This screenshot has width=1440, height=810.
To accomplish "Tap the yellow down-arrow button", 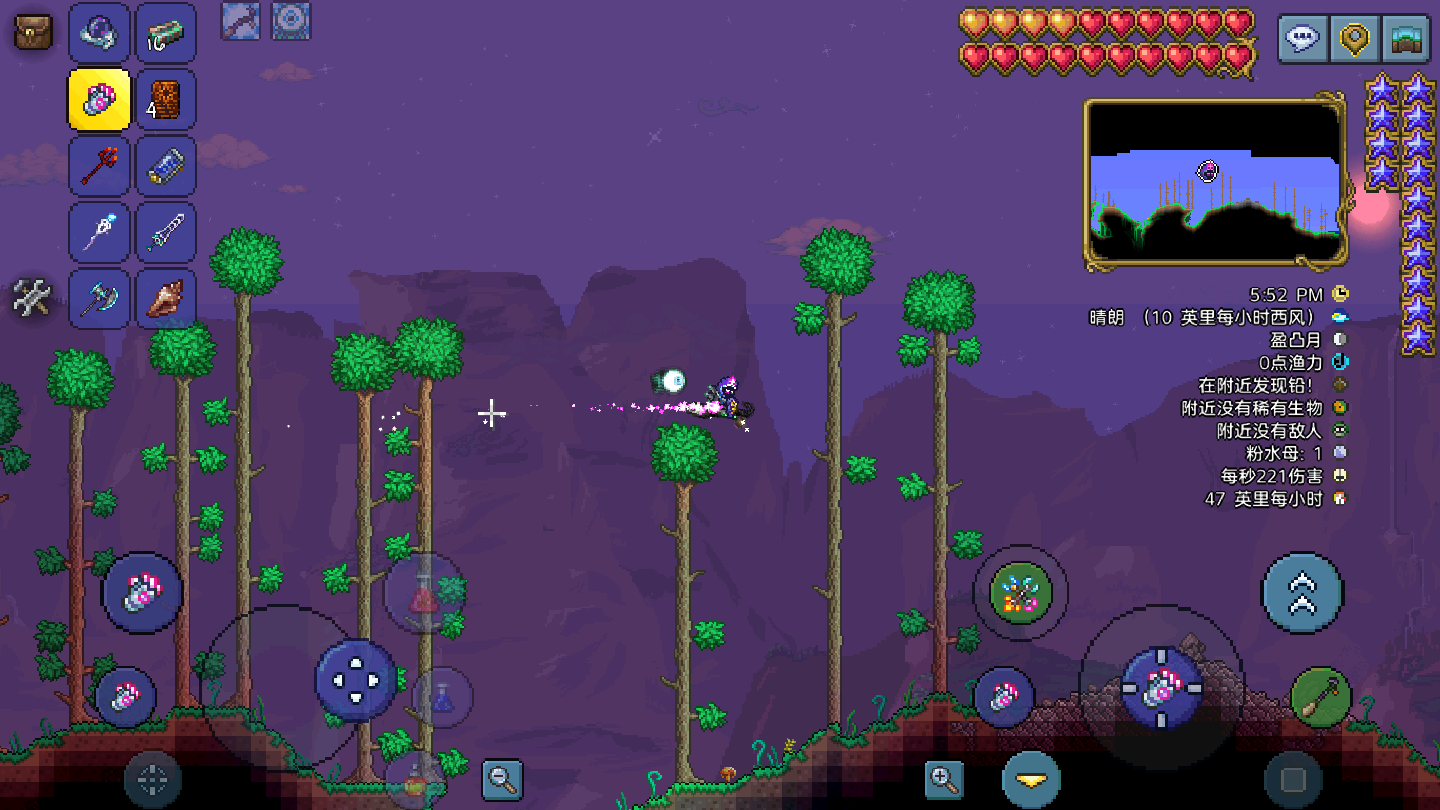I will [1031, 779].
